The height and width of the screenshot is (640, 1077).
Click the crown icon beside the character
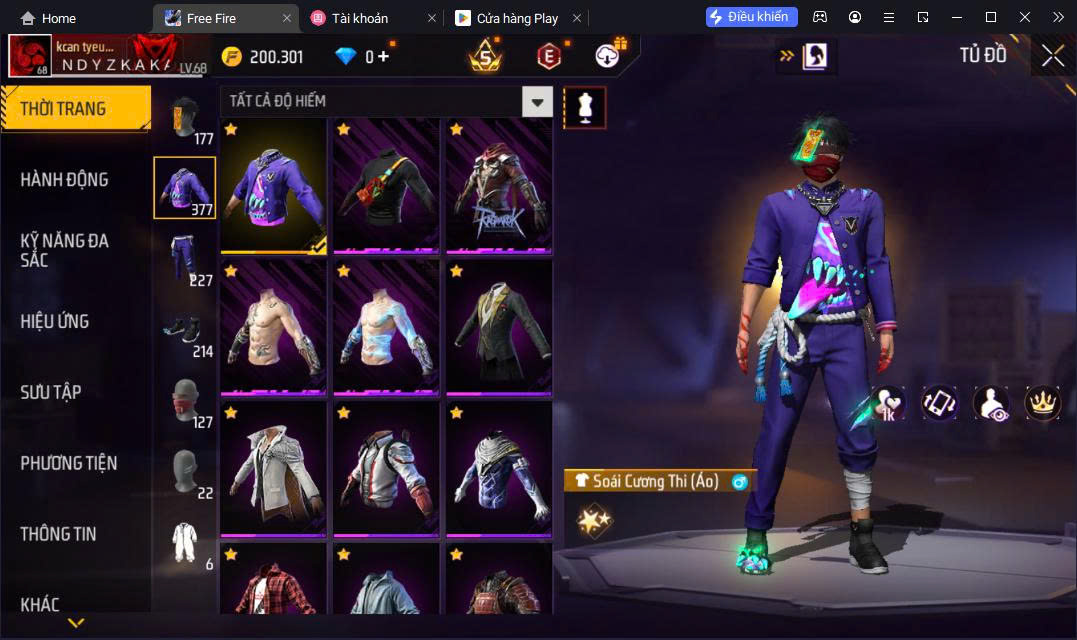(1043, 402)
